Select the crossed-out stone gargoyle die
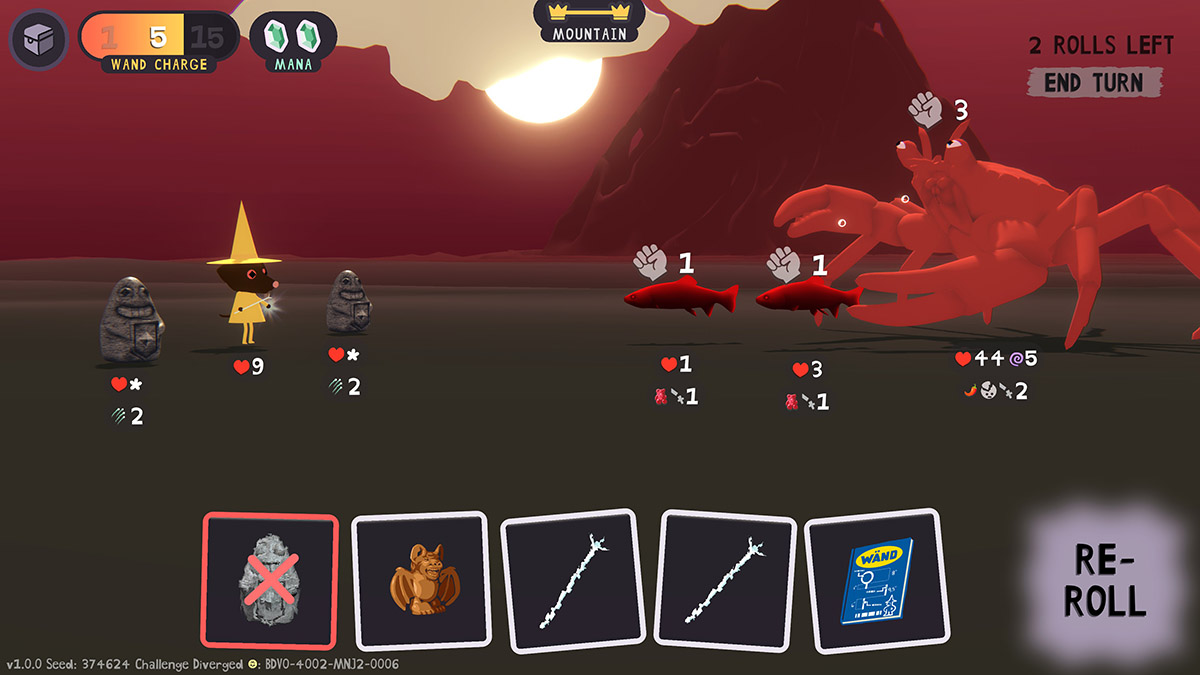Viewport: 1200px width, 675px height. pyautogui.click(x=270, y=581)
